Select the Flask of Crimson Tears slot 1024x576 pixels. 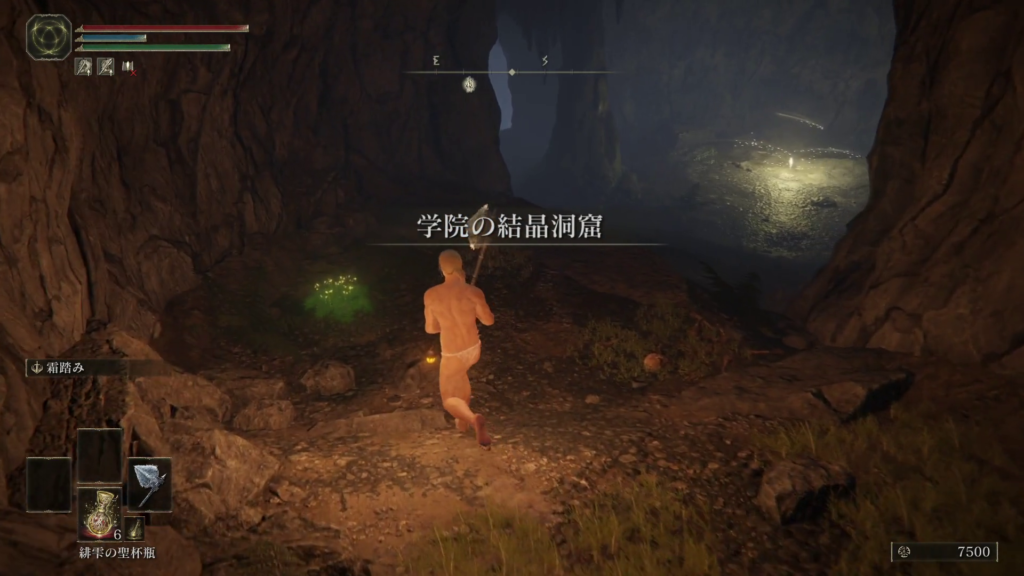tap(99, 512)
